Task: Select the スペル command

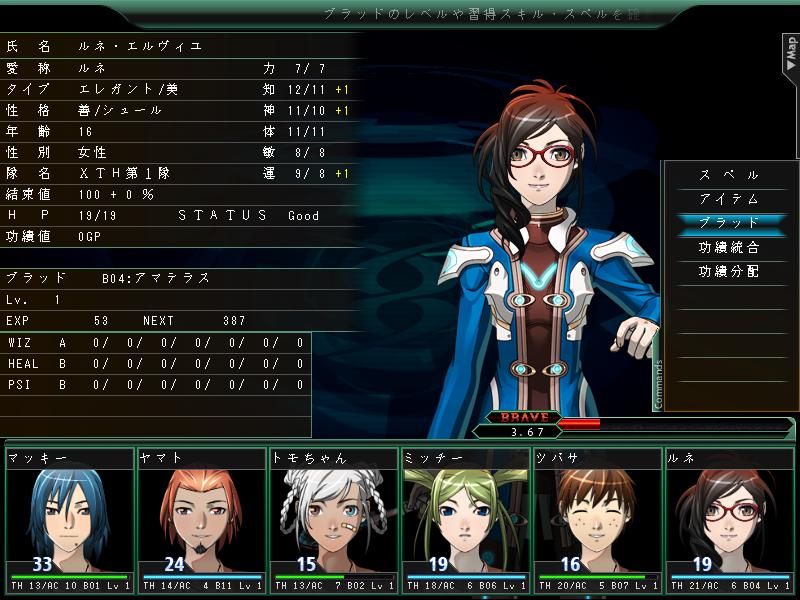Action: (729, 175)
